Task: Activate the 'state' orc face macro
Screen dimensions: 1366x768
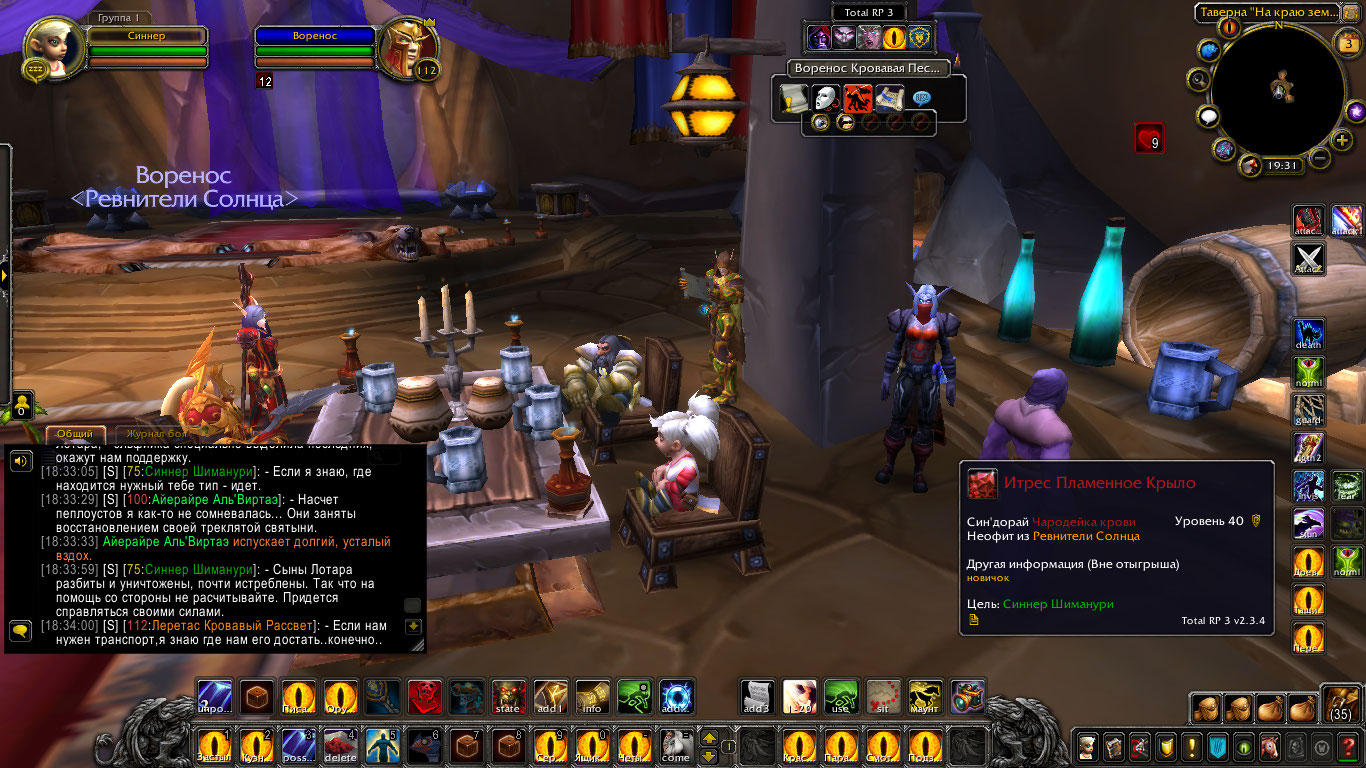Action: (509, 697)
